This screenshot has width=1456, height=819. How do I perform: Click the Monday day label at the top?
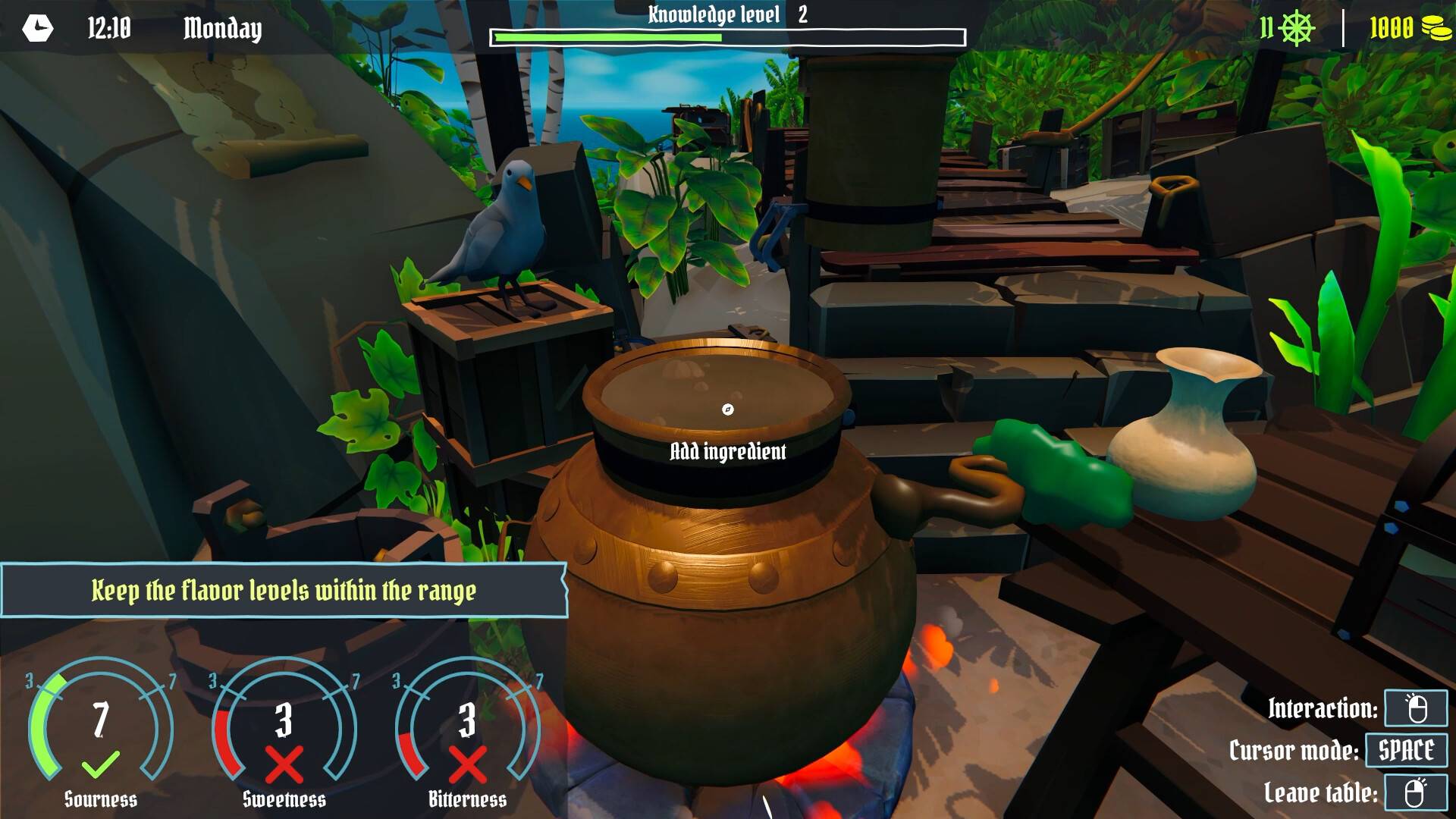point(221,30)
